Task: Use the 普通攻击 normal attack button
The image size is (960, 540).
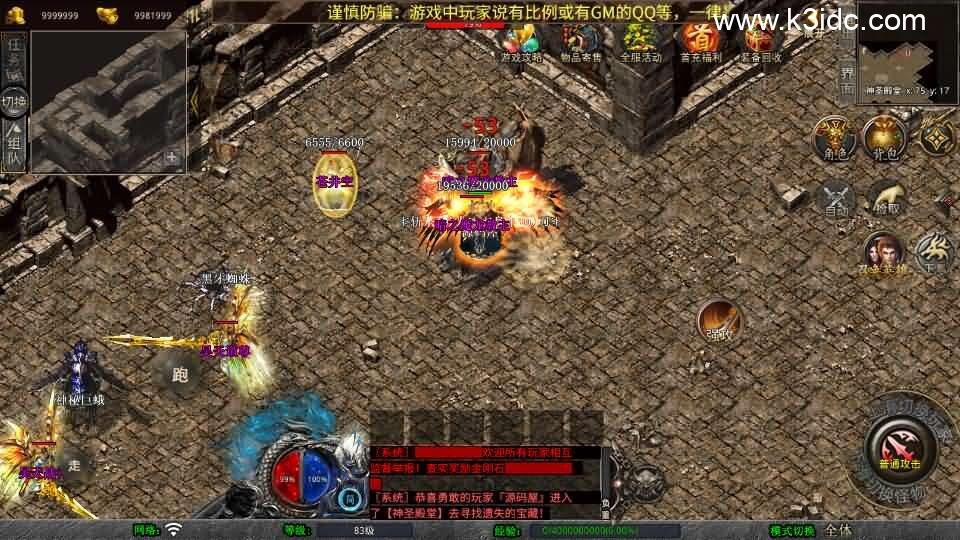Action: pos(895,445)
